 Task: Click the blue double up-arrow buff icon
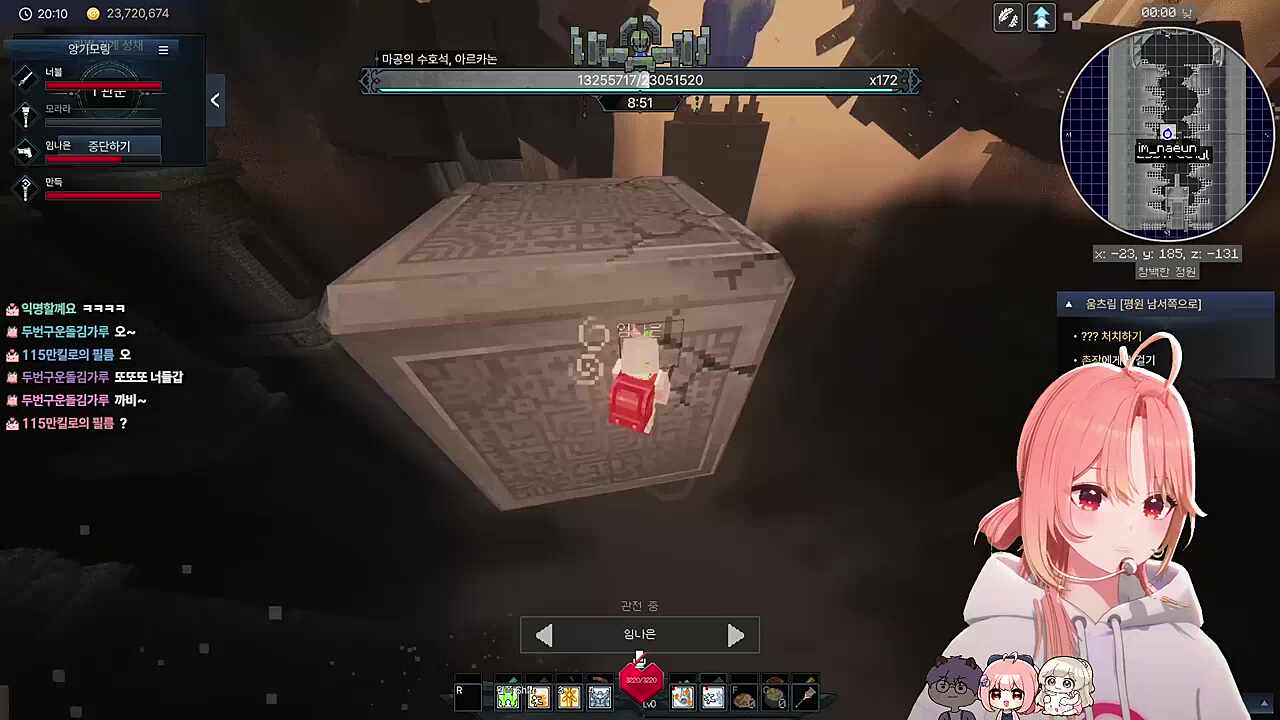pyautogui.click(x=1041, y=17)
